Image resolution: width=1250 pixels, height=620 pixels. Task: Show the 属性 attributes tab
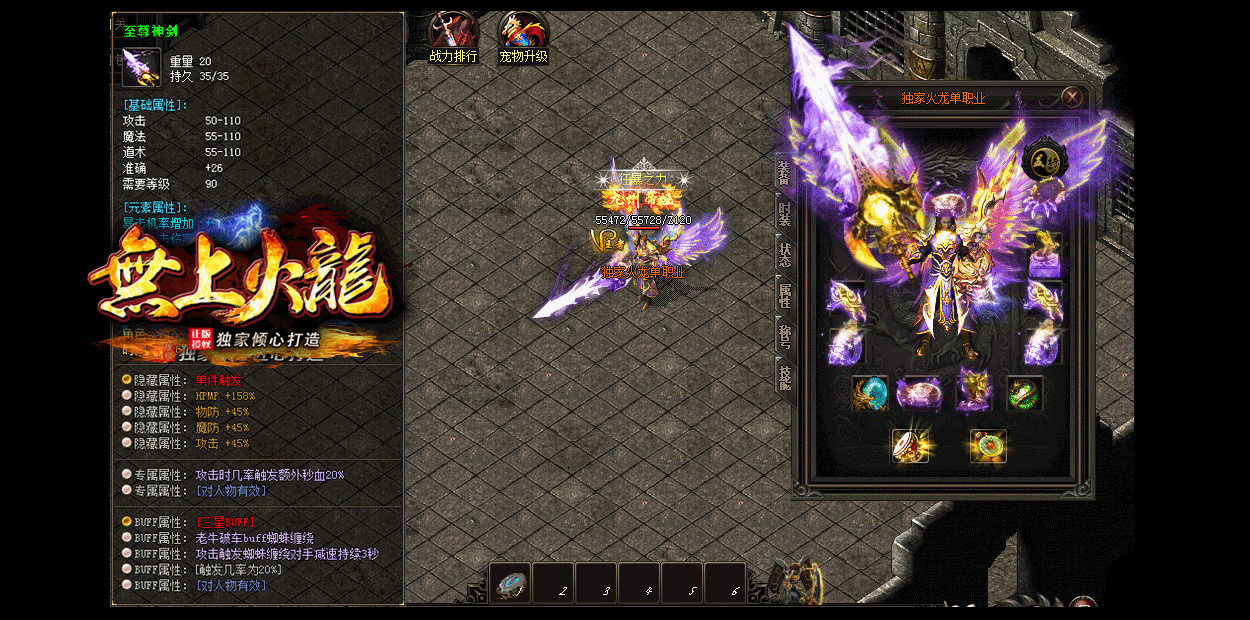coord(784,294)
